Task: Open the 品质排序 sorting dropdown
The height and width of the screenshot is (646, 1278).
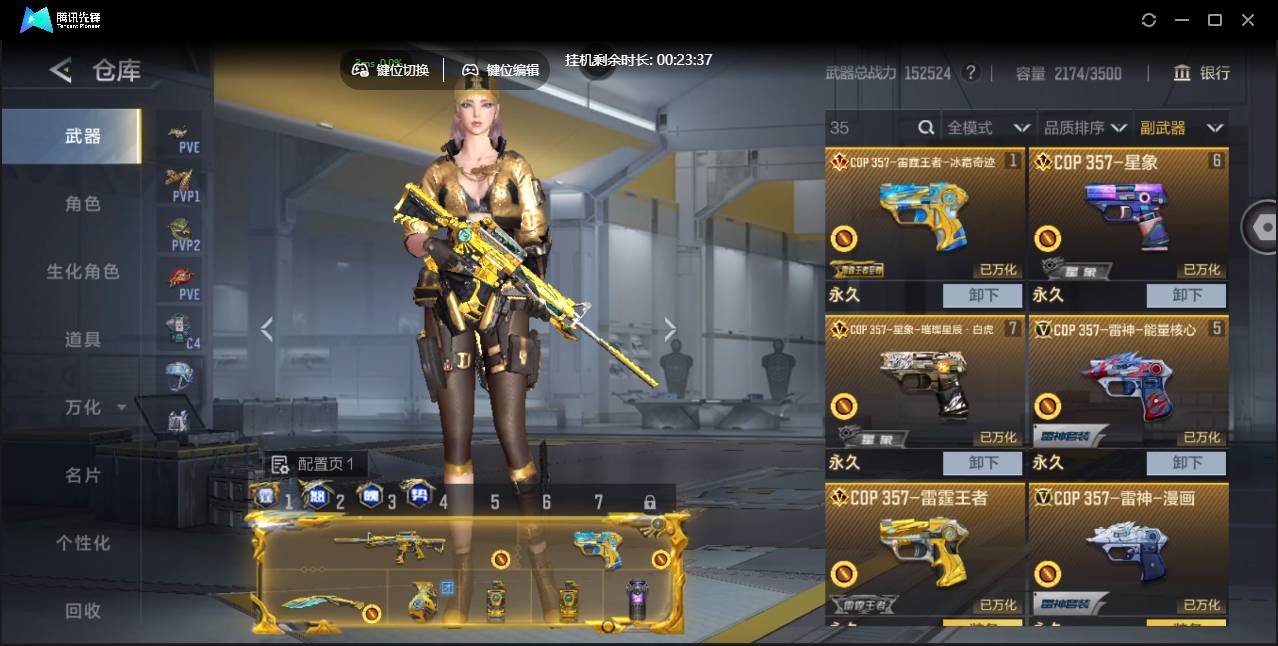Action: tap(1085, 128)
